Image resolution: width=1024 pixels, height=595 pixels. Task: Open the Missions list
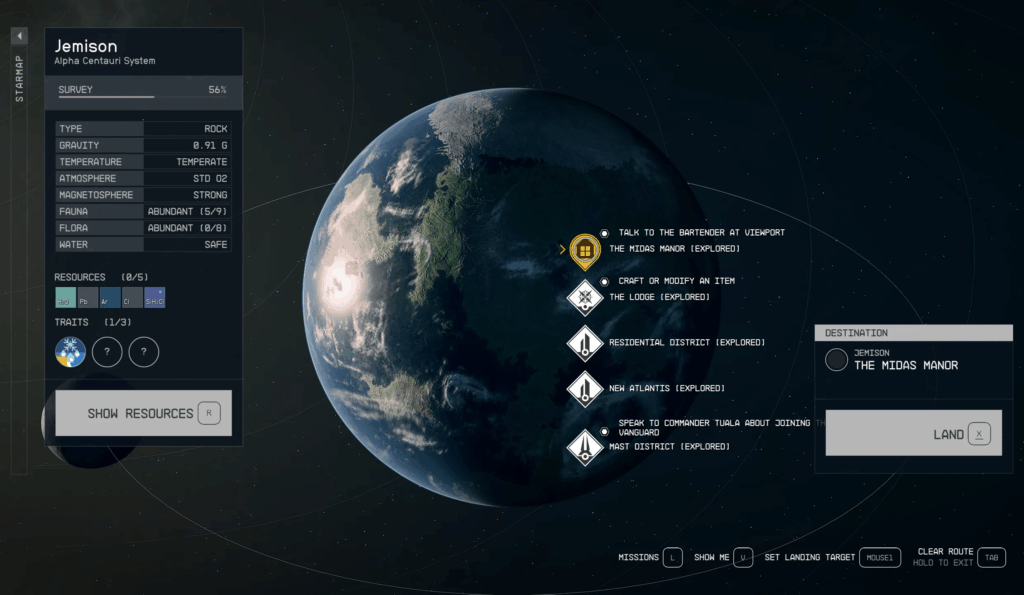point(650,557)
